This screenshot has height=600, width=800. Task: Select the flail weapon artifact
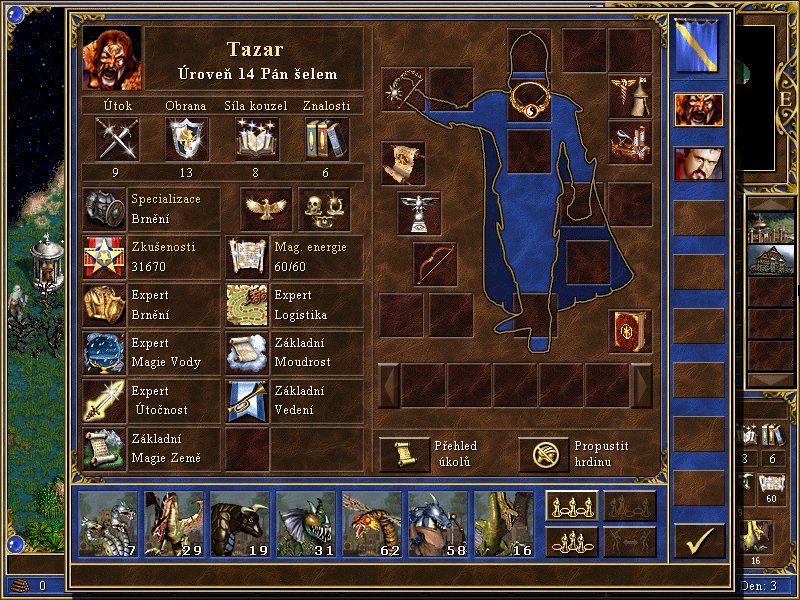404,87
